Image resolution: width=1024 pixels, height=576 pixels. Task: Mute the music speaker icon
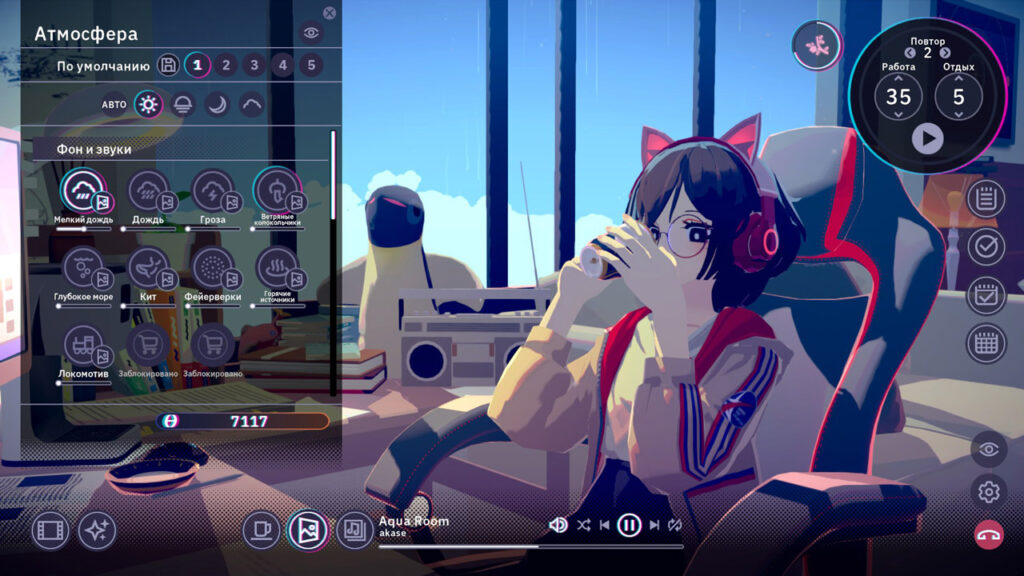[x=558, y=524]
